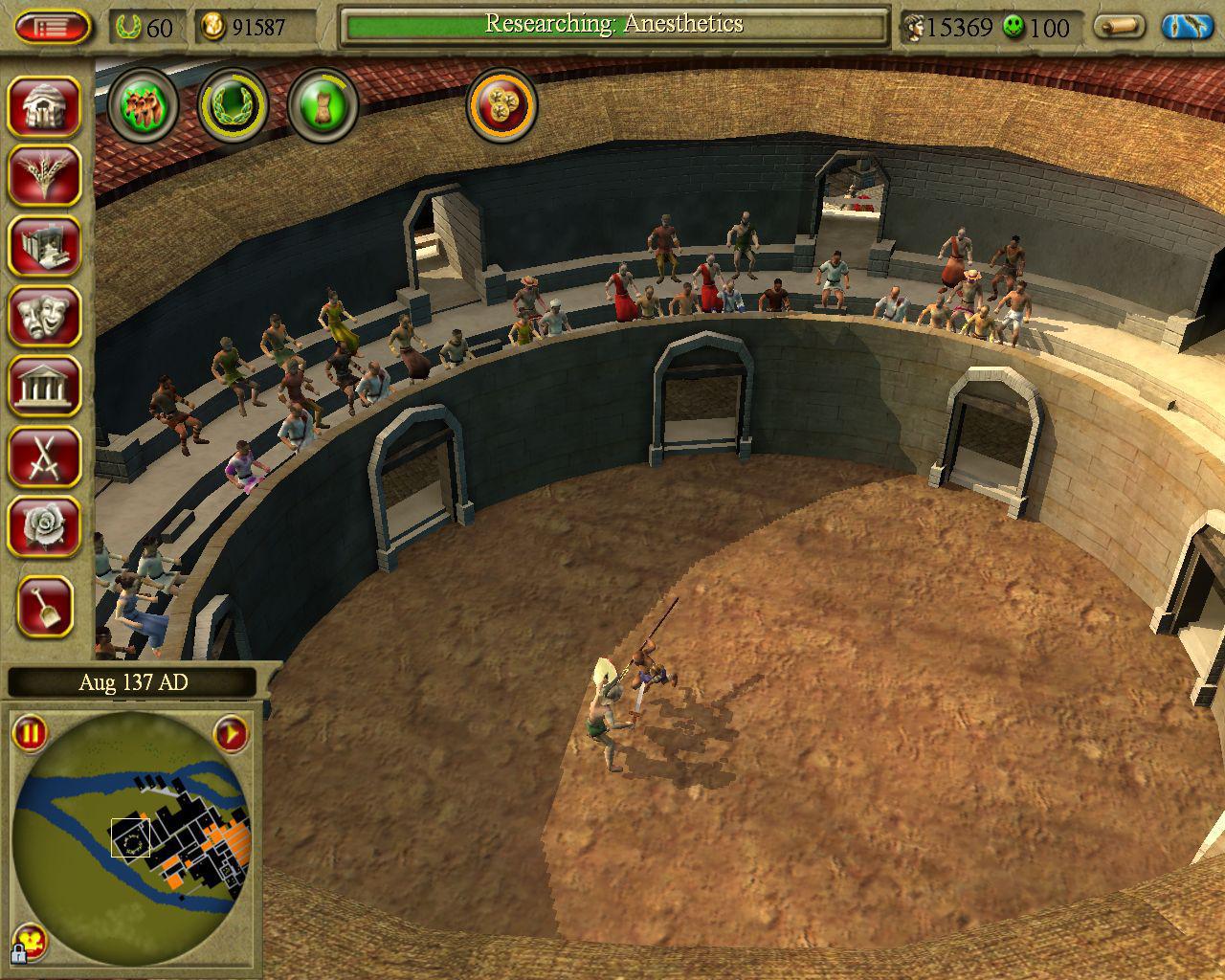
Task: Open the theater masks entertainment category
Action: tap(45, 315)
